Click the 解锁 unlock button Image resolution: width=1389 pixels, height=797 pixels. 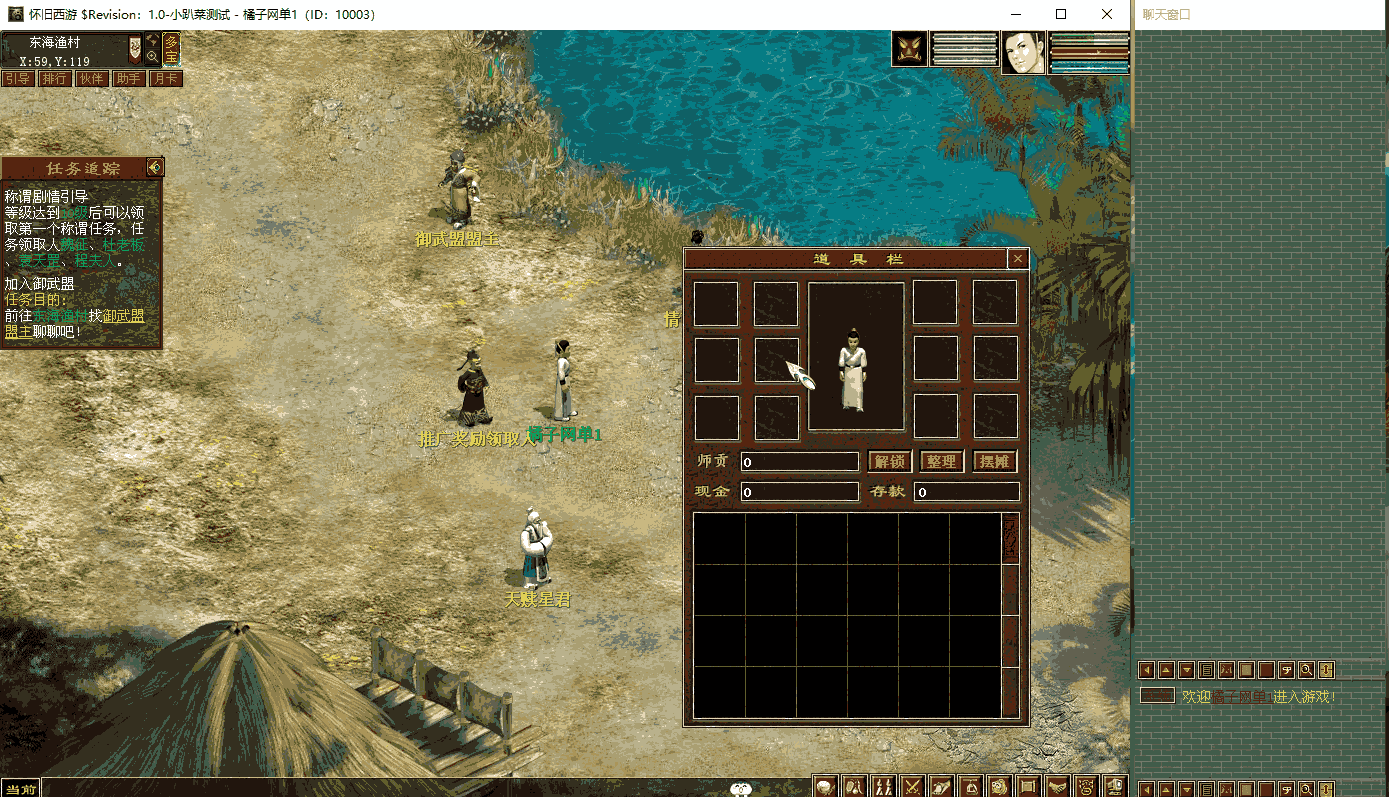(x=889, y=462)
